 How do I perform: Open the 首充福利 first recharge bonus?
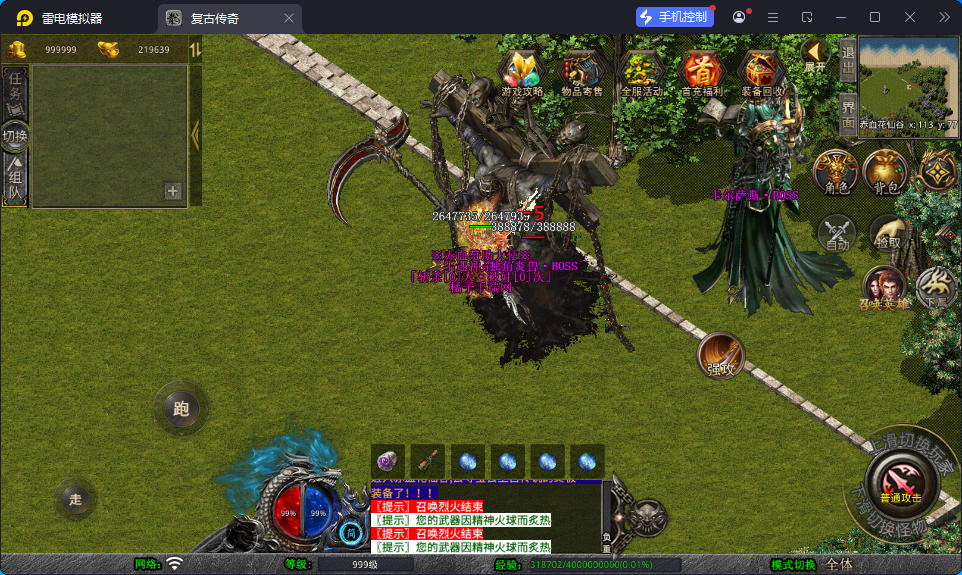(x=701, y=73)
